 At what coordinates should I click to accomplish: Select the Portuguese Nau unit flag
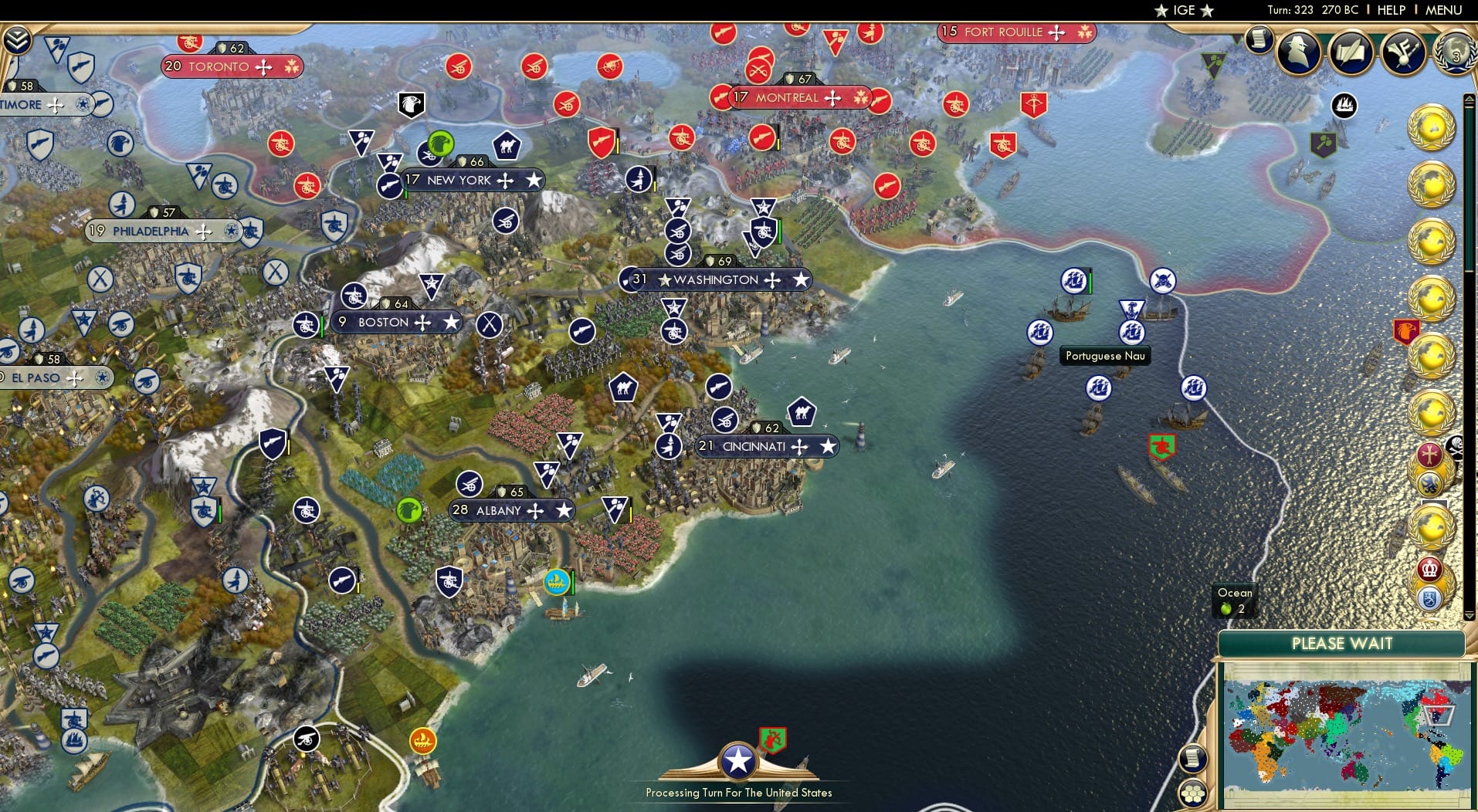point(1133,332)
